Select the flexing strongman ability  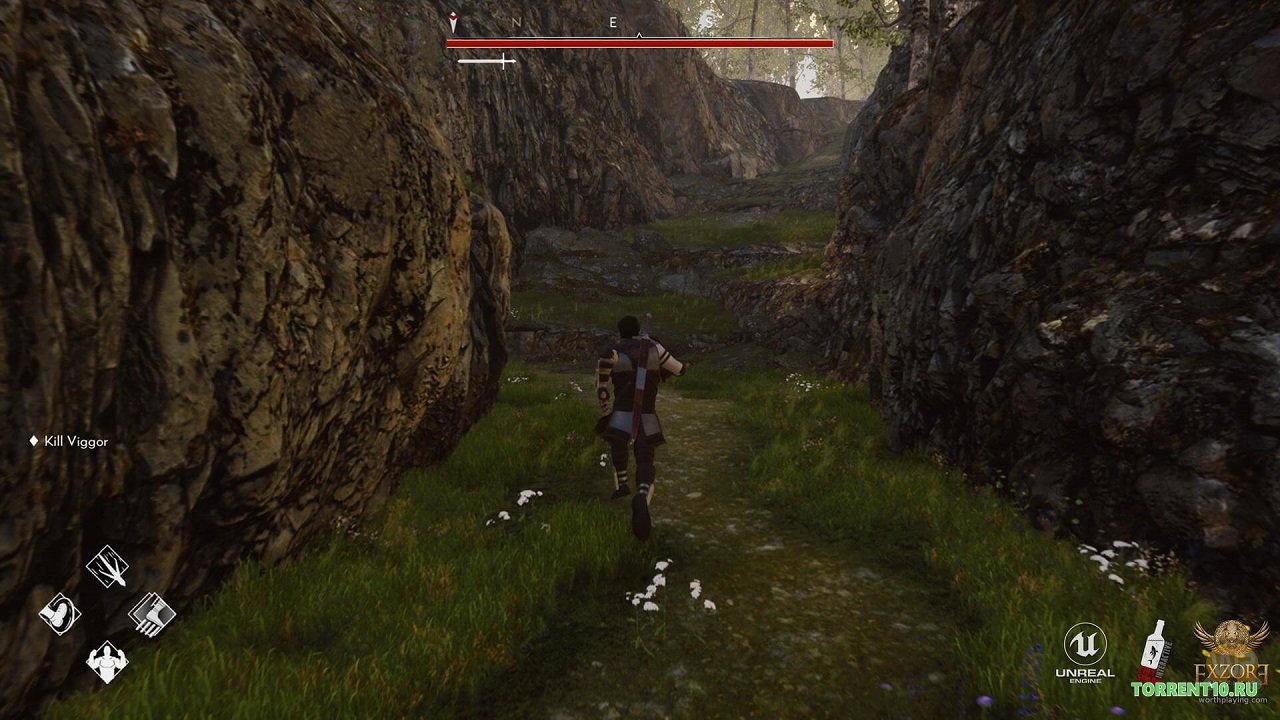107,660
